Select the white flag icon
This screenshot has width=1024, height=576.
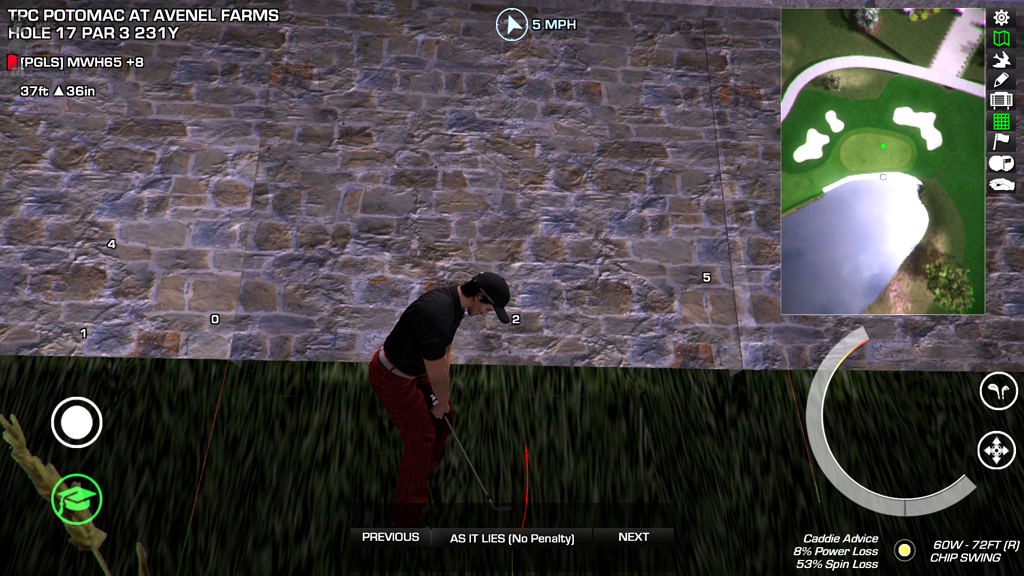(x=1001, y=142)
